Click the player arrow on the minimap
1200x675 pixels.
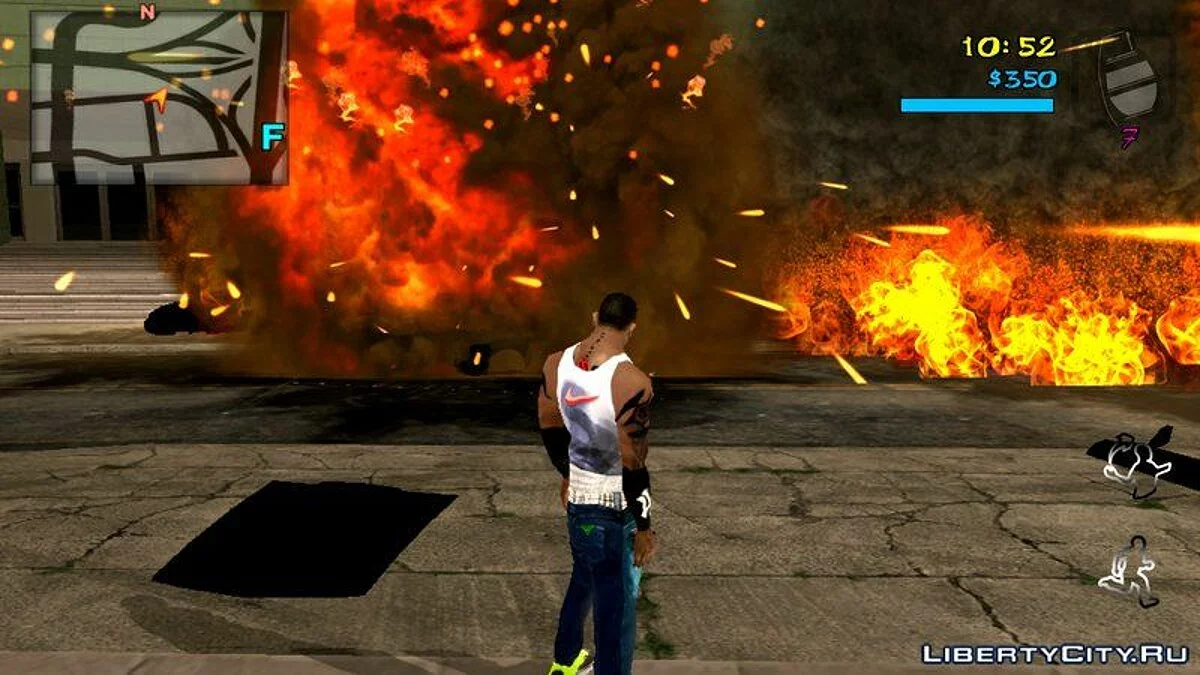point(158,97)
